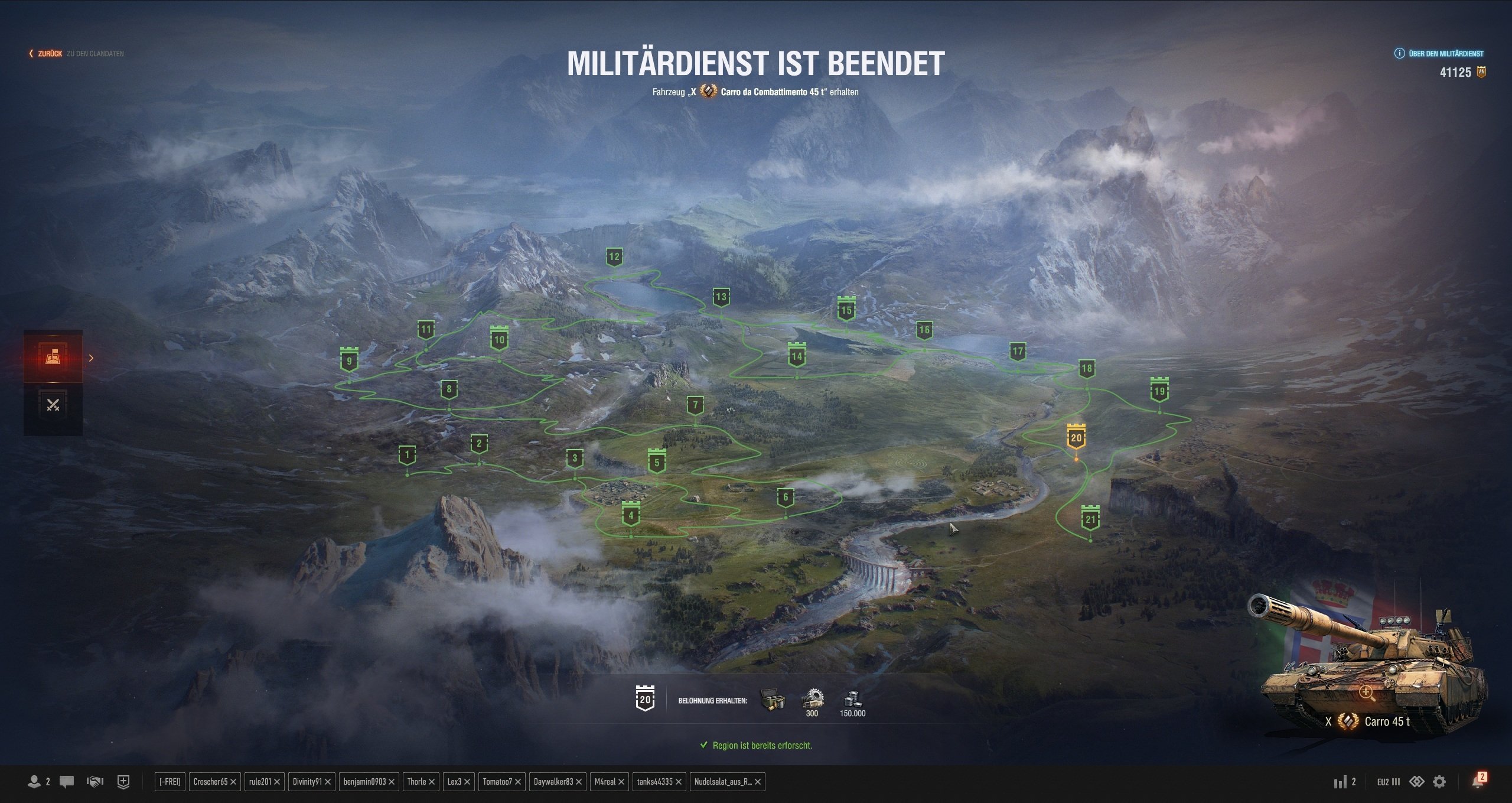Open the chat speech bubble icon
The height and width of the screenshot is (803, 1512).
tap(67, 782)
